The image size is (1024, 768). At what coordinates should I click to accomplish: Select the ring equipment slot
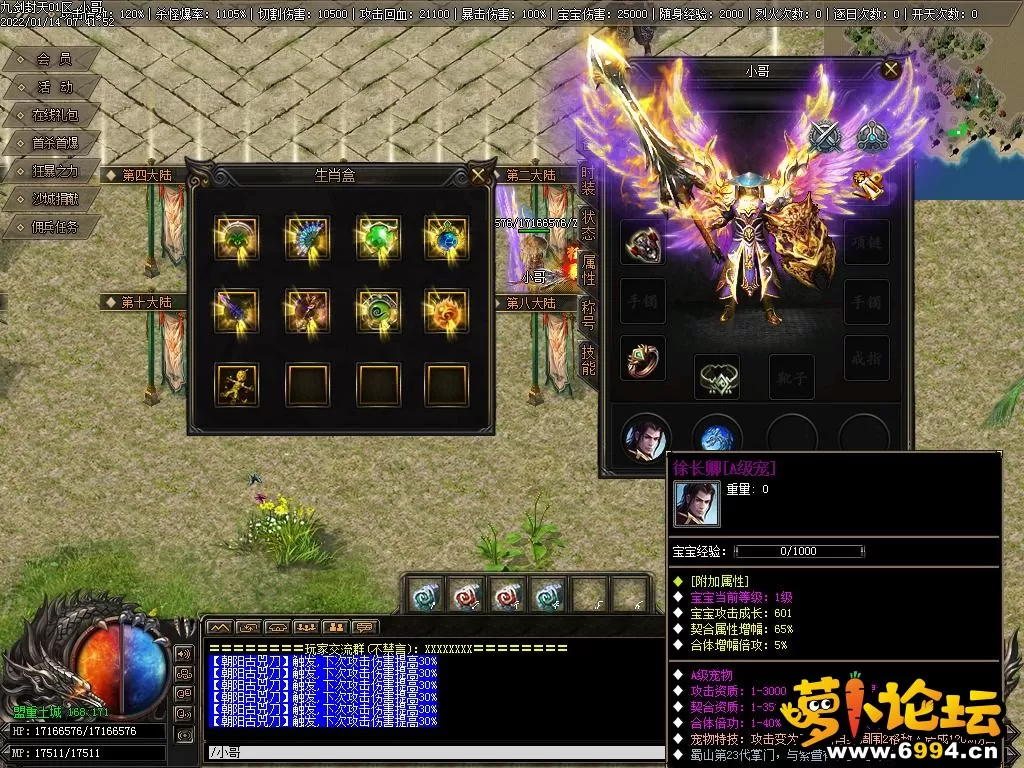point(643,358)
